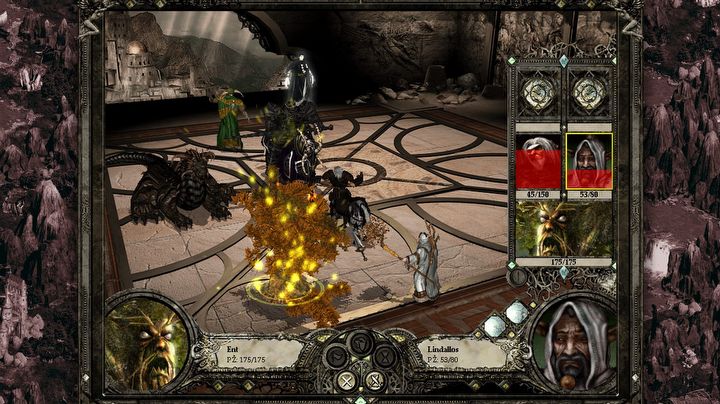Image resolution: width=720 pixels, height=404 pixels.
Task: Open the large Lindallos hooded portrait
Action: 575,344
